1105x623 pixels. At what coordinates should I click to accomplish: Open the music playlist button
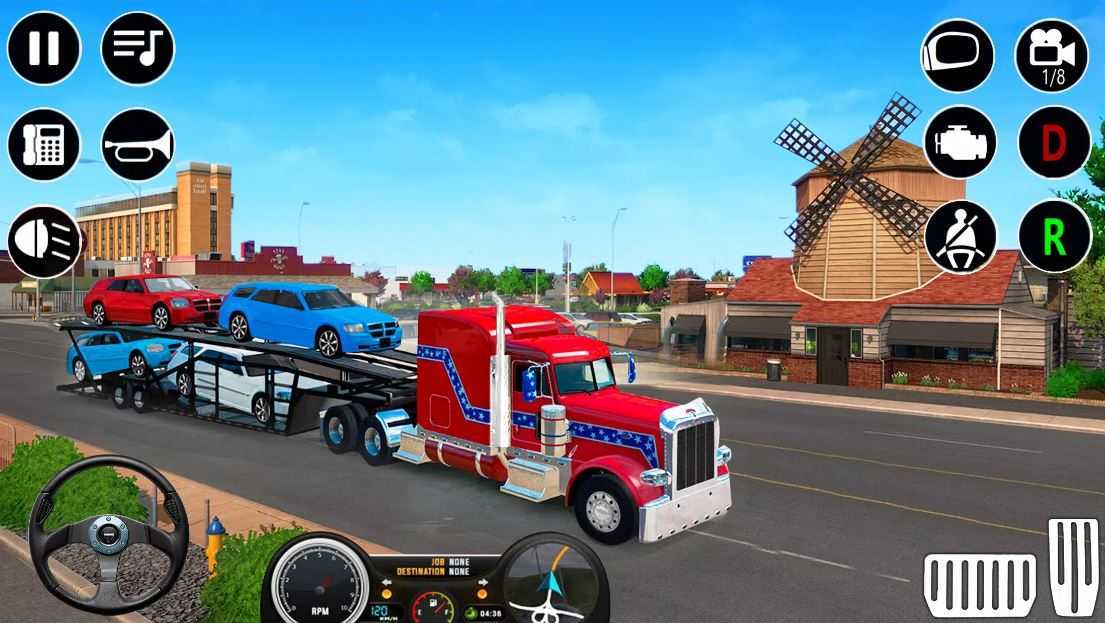coord(138,48)
